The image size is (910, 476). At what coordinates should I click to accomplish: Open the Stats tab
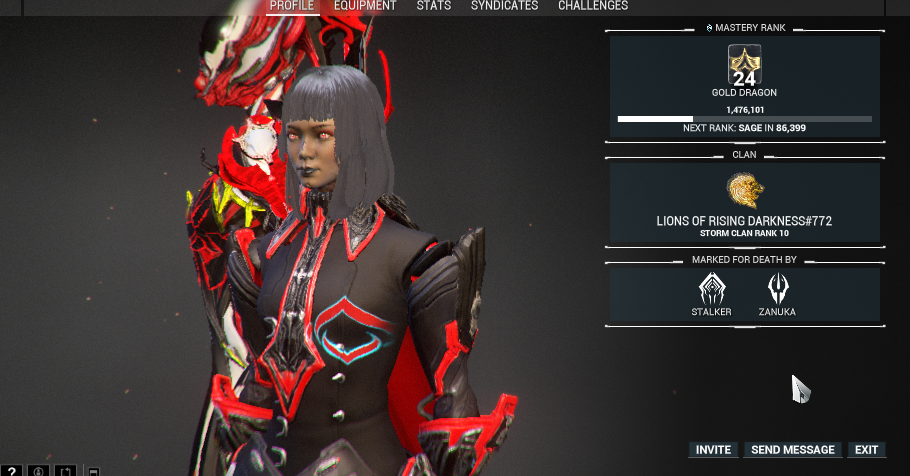433,6
